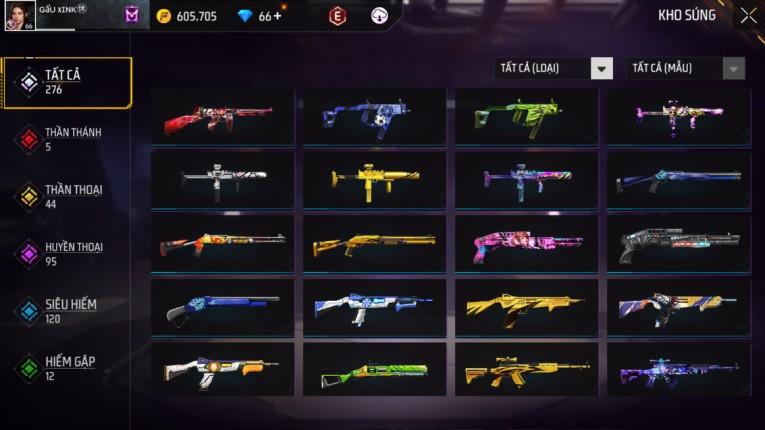
Task: Choose the gold AK rifle skin
Action: [526, 372]
